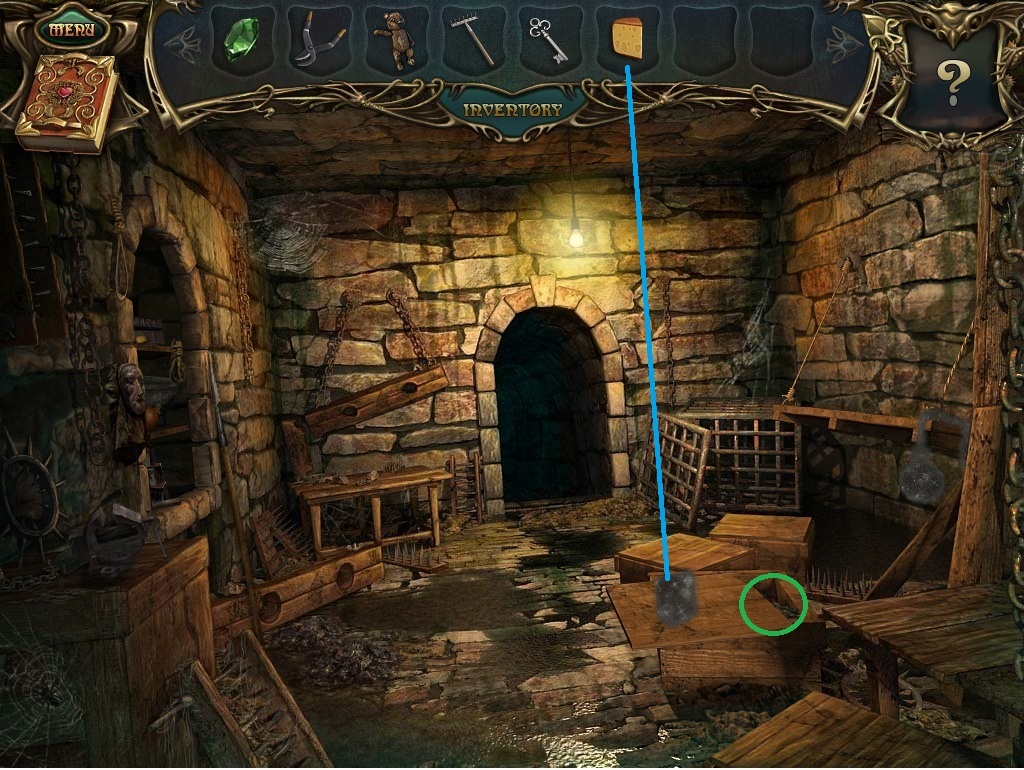This screenshot has height=770, width=1024.
Task: Choose the rake in the inventory
Action: pos(471,41)
